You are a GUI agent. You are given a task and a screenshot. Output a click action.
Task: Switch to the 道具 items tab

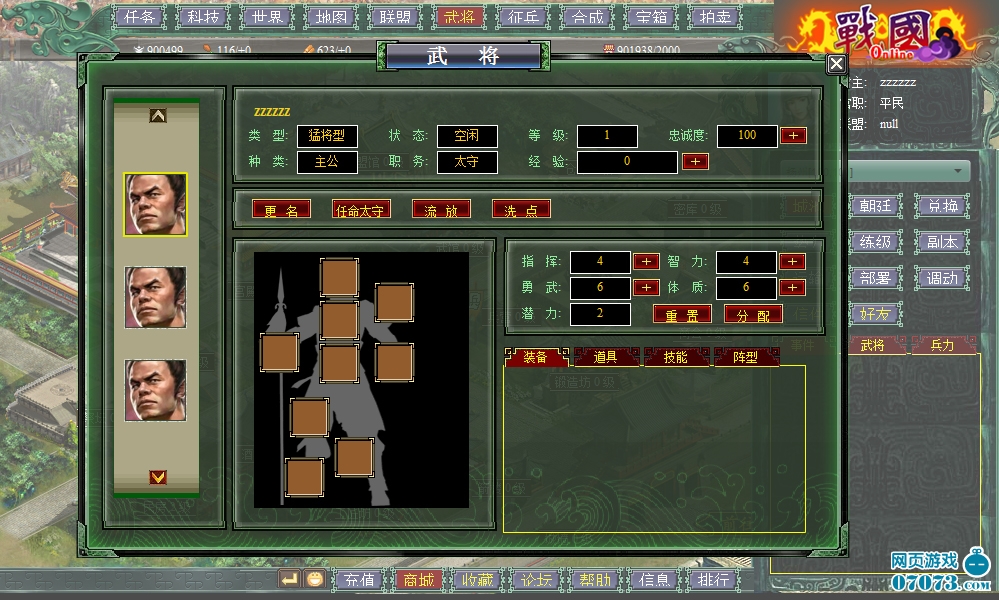click(605, 357)
